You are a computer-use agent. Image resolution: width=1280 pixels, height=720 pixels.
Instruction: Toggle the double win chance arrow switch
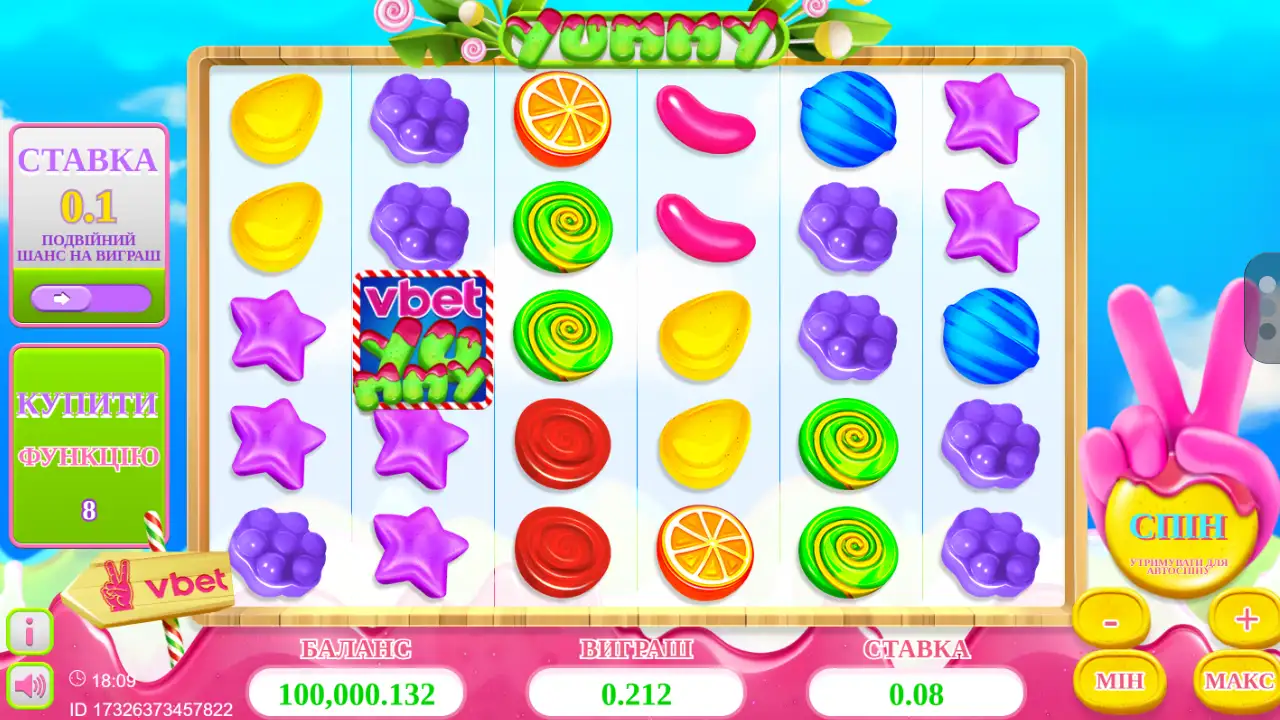90,298
